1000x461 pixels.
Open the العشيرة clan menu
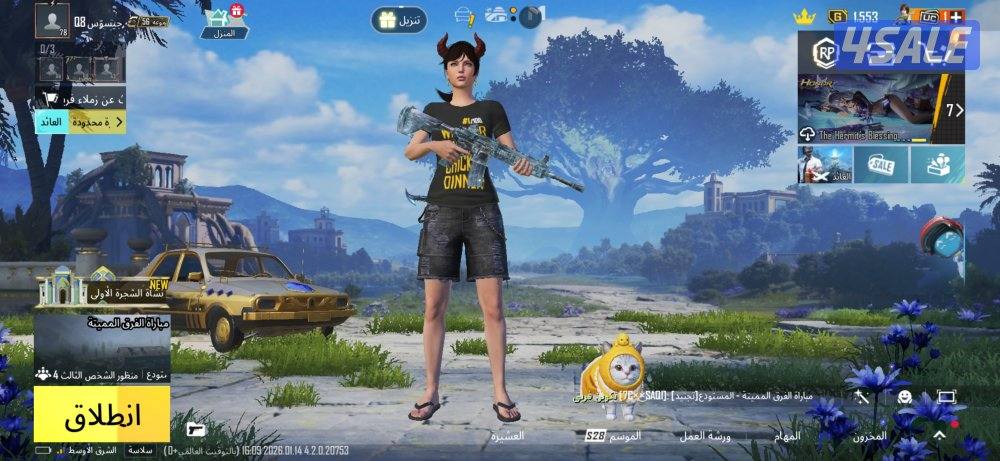(x=507, y=437)
